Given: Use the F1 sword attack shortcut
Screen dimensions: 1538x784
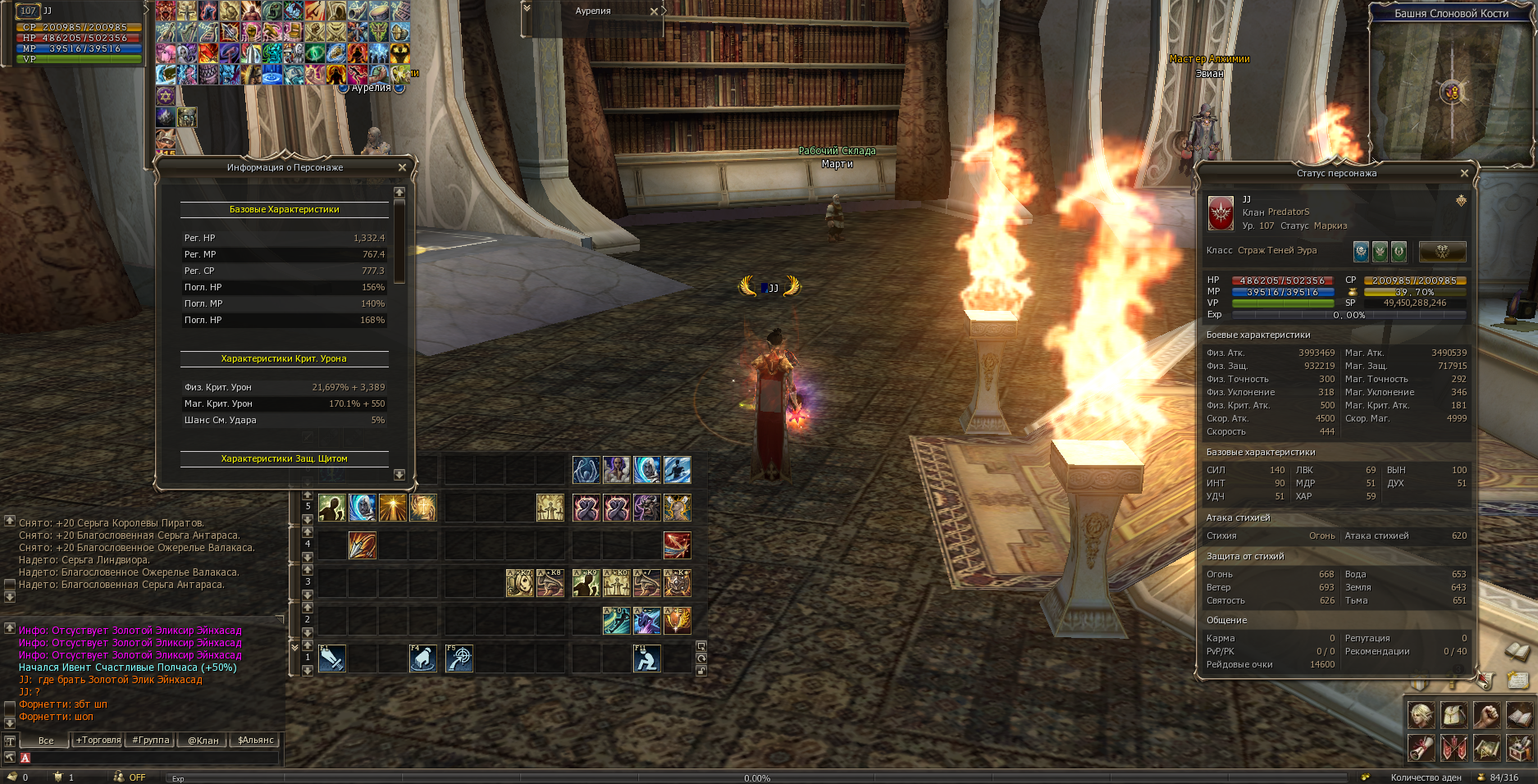Looking at the screenshot, I should [x=331, y=658].
